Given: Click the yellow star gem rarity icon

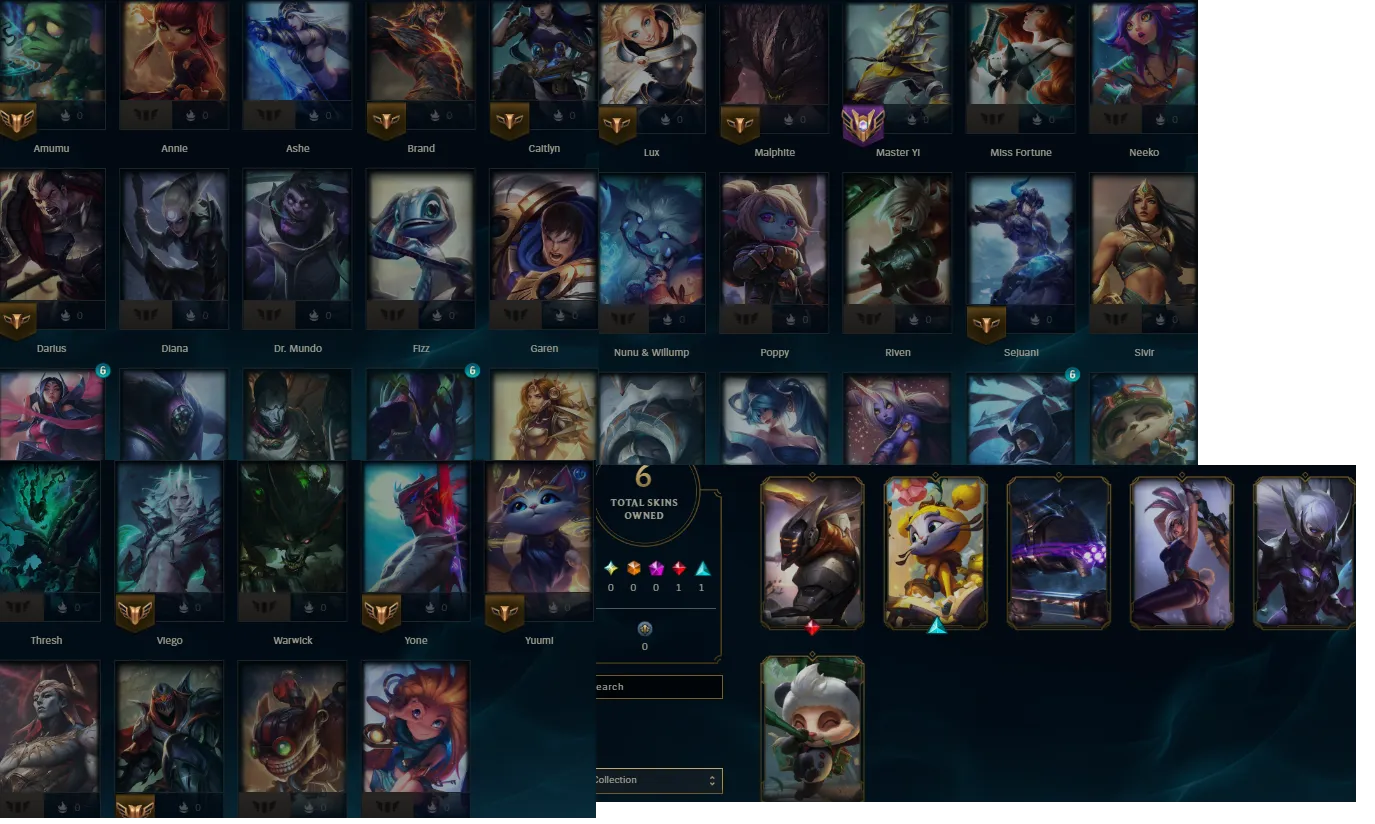Looking at the screenshot, I should (610, 566).
